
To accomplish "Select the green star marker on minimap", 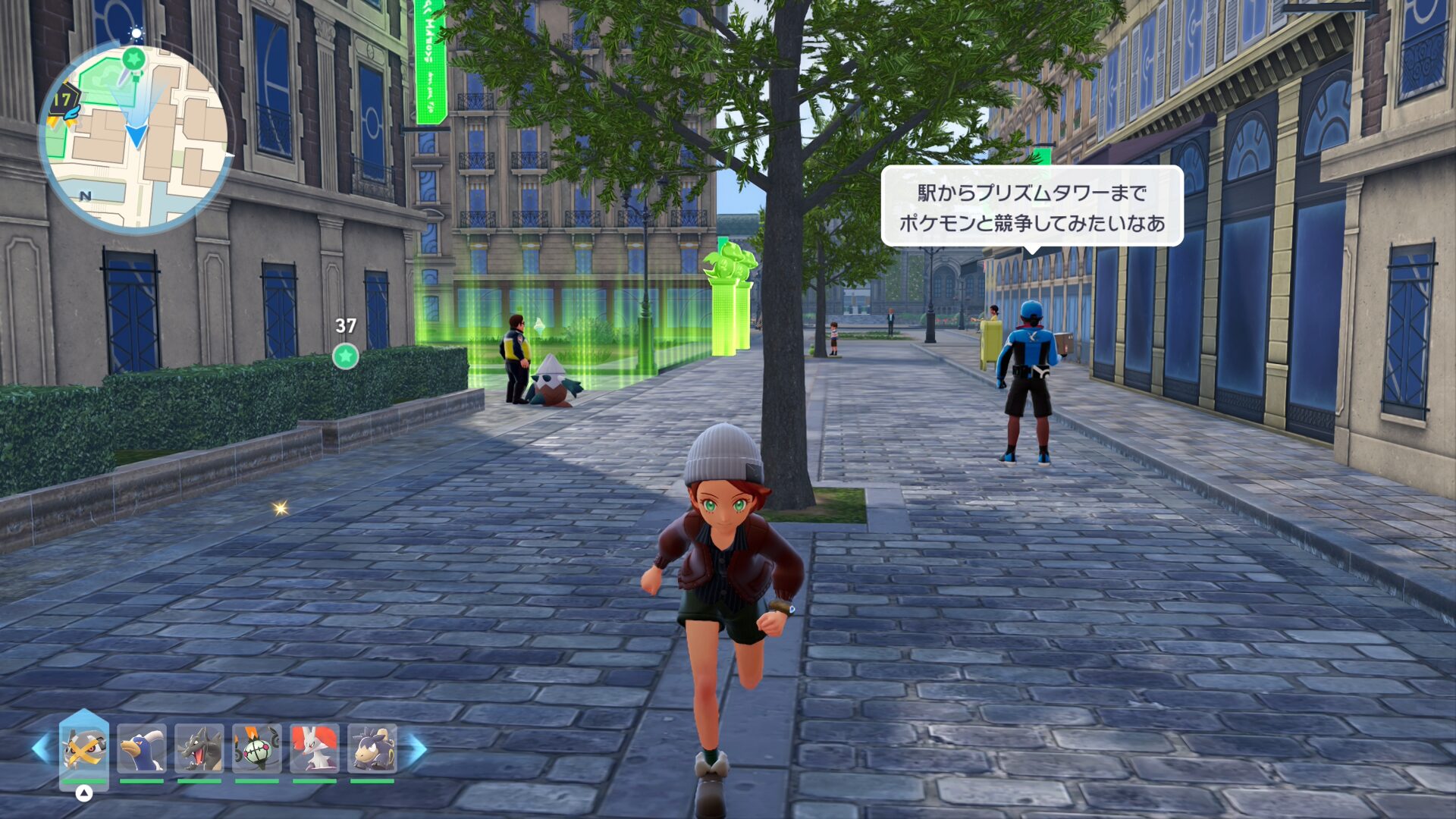I will 134,58.
